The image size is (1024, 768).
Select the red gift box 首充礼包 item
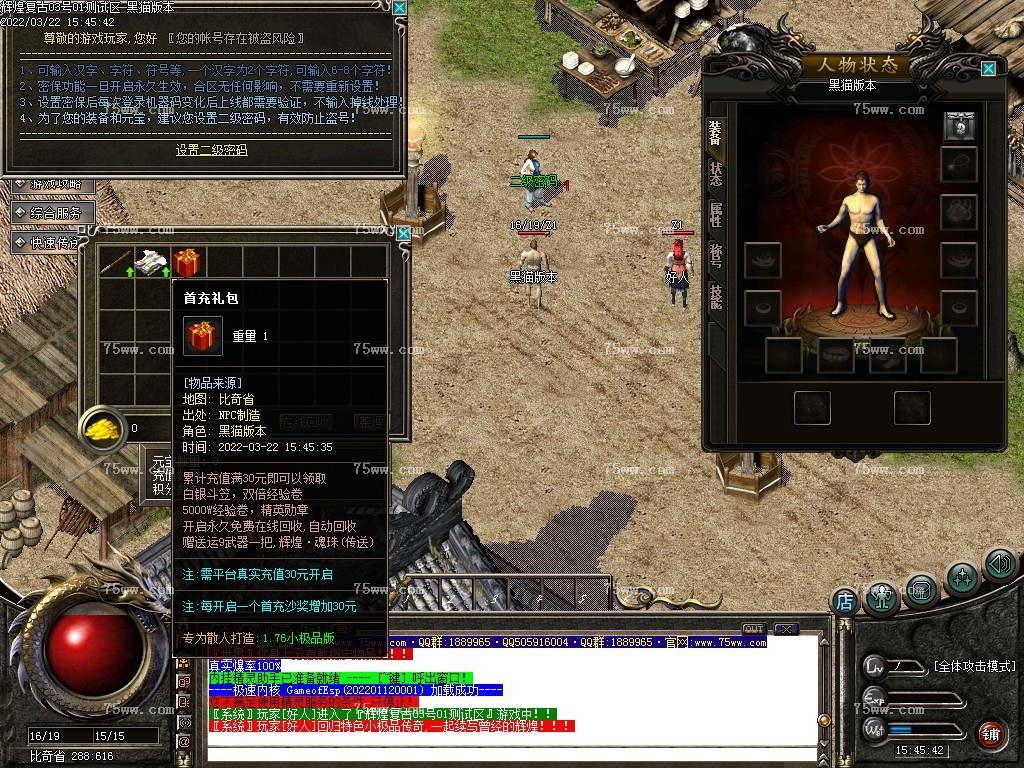187,263
